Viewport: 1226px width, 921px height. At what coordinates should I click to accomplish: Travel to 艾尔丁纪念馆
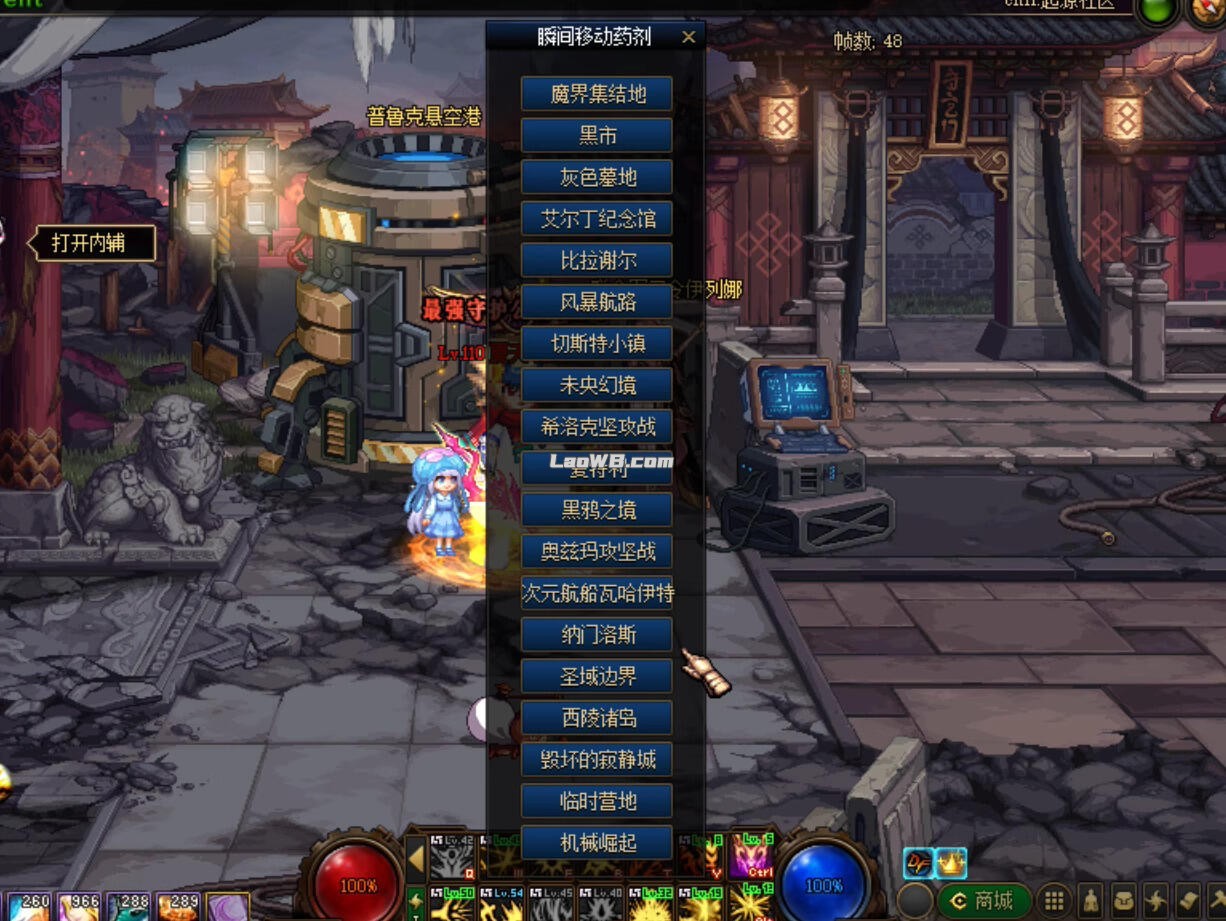click(x=597, y=219)
